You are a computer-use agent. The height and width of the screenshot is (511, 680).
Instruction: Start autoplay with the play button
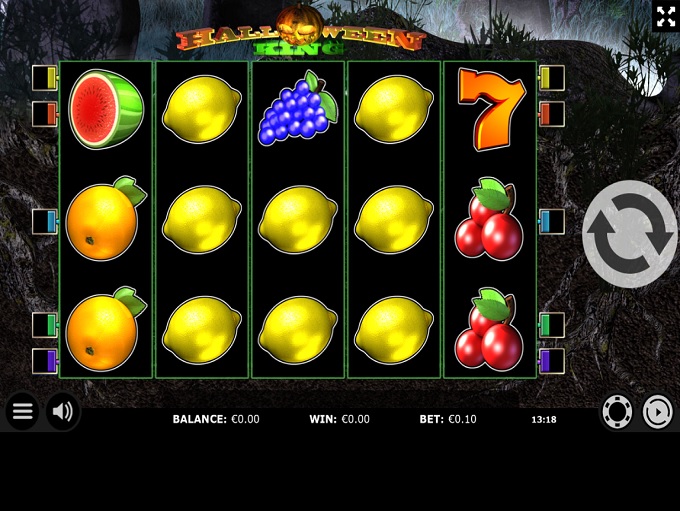pyautogui.click(x=657, y=412)
